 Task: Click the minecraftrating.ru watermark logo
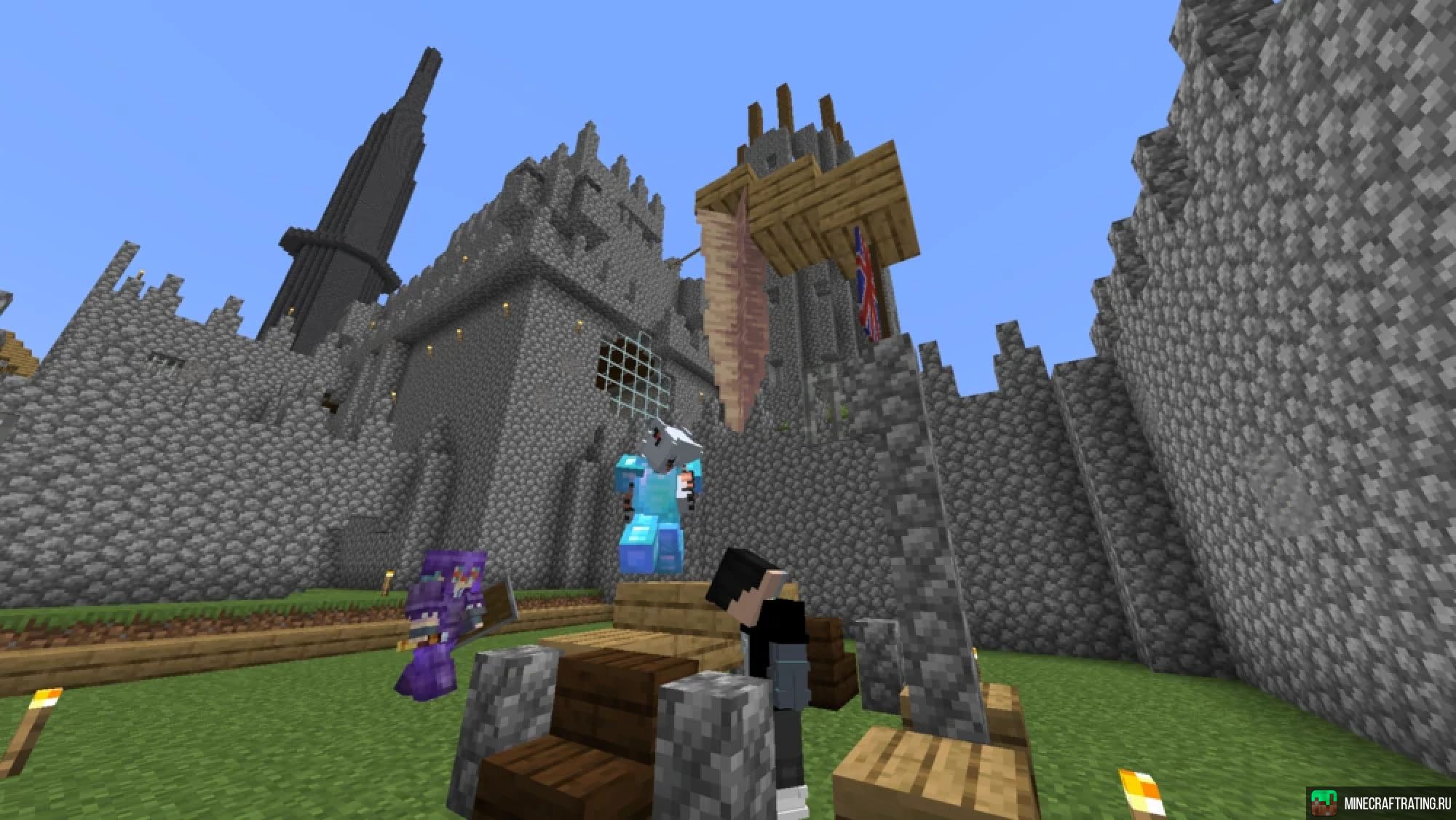tap(1323, 803)
